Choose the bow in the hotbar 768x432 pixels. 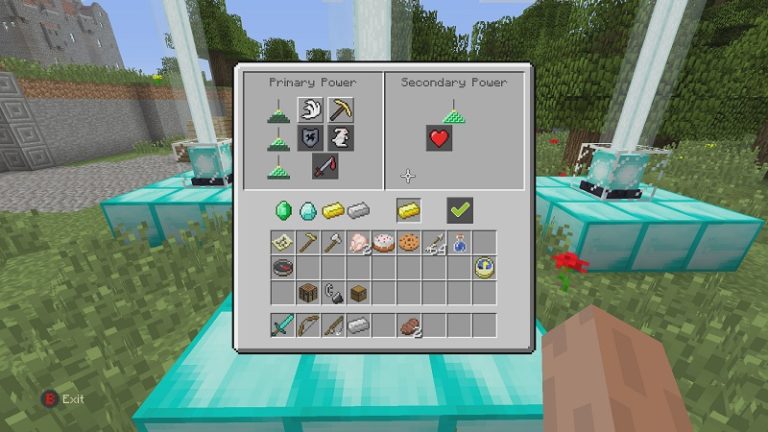coord(307,325)
